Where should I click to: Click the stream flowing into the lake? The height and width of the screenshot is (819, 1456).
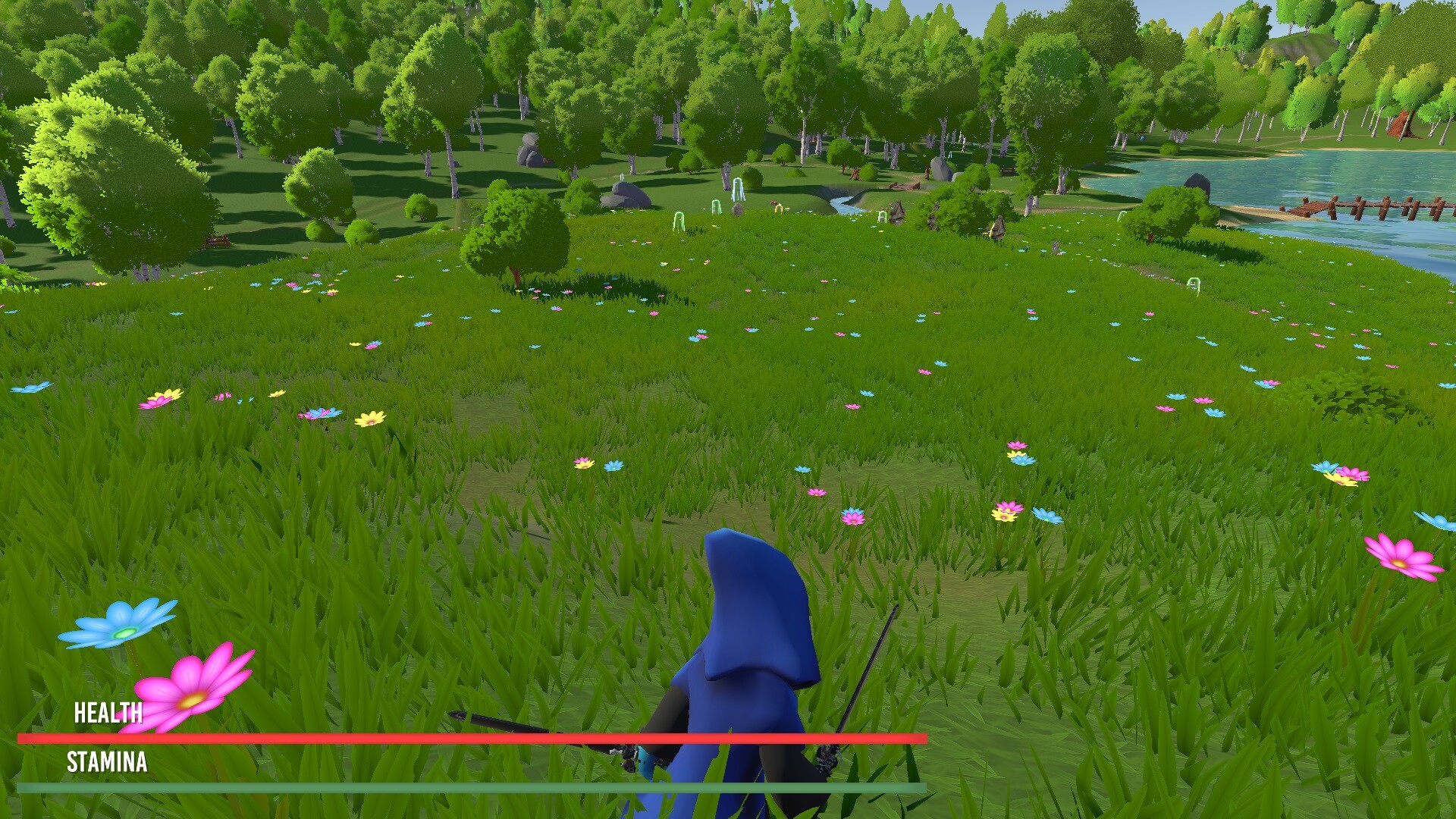(x=846, y=205)
